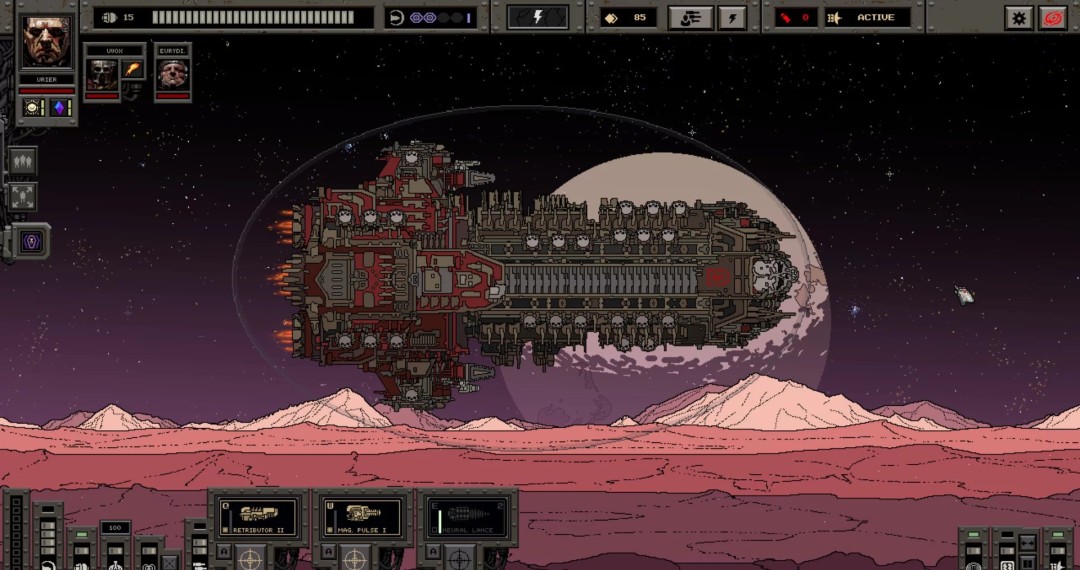
Task: Click the large lightning bolt button
Action: tap(537, 17)
